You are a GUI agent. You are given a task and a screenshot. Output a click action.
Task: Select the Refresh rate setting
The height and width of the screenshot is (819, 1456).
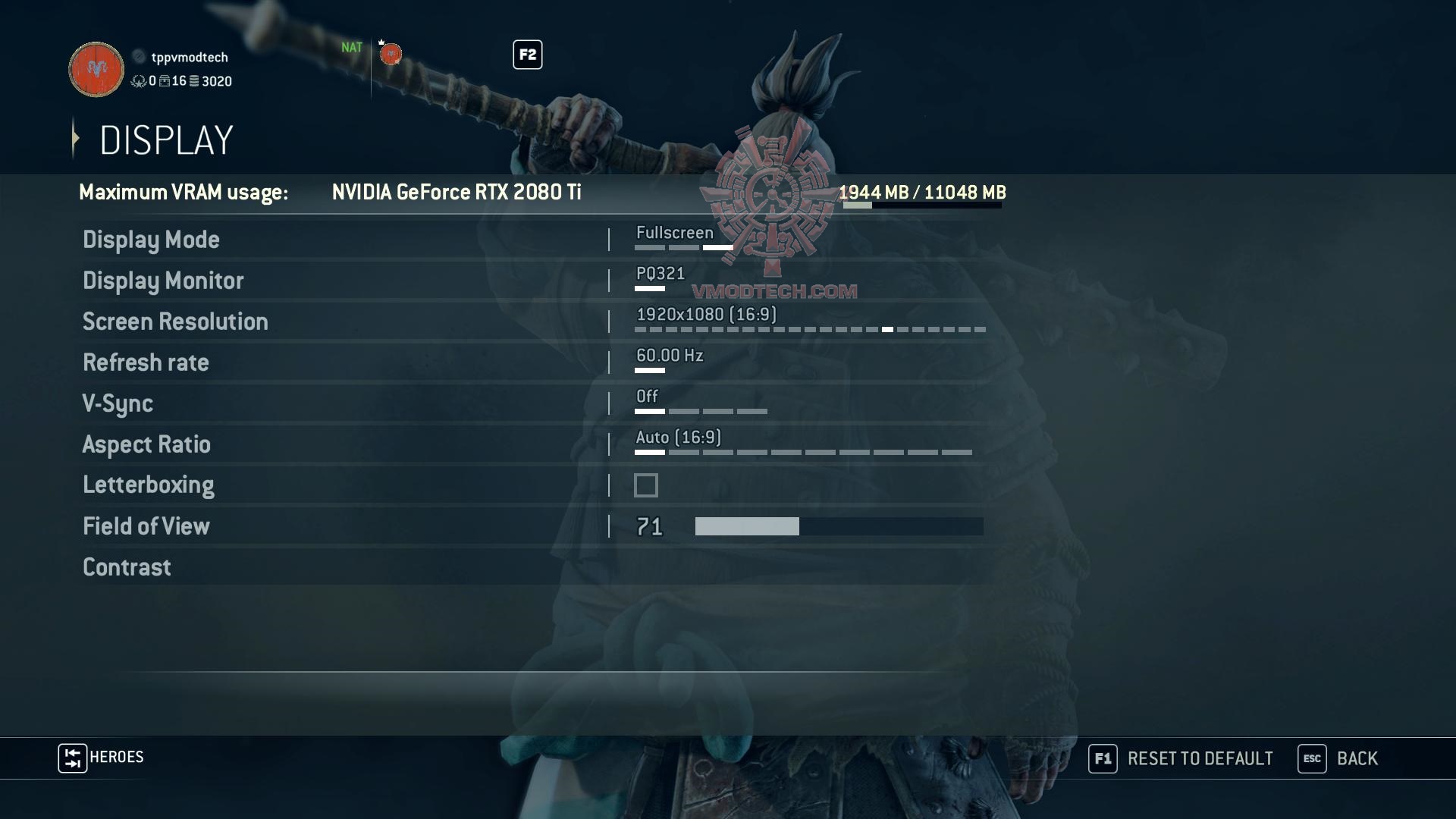pyautogui.click(x=146, y=362)
